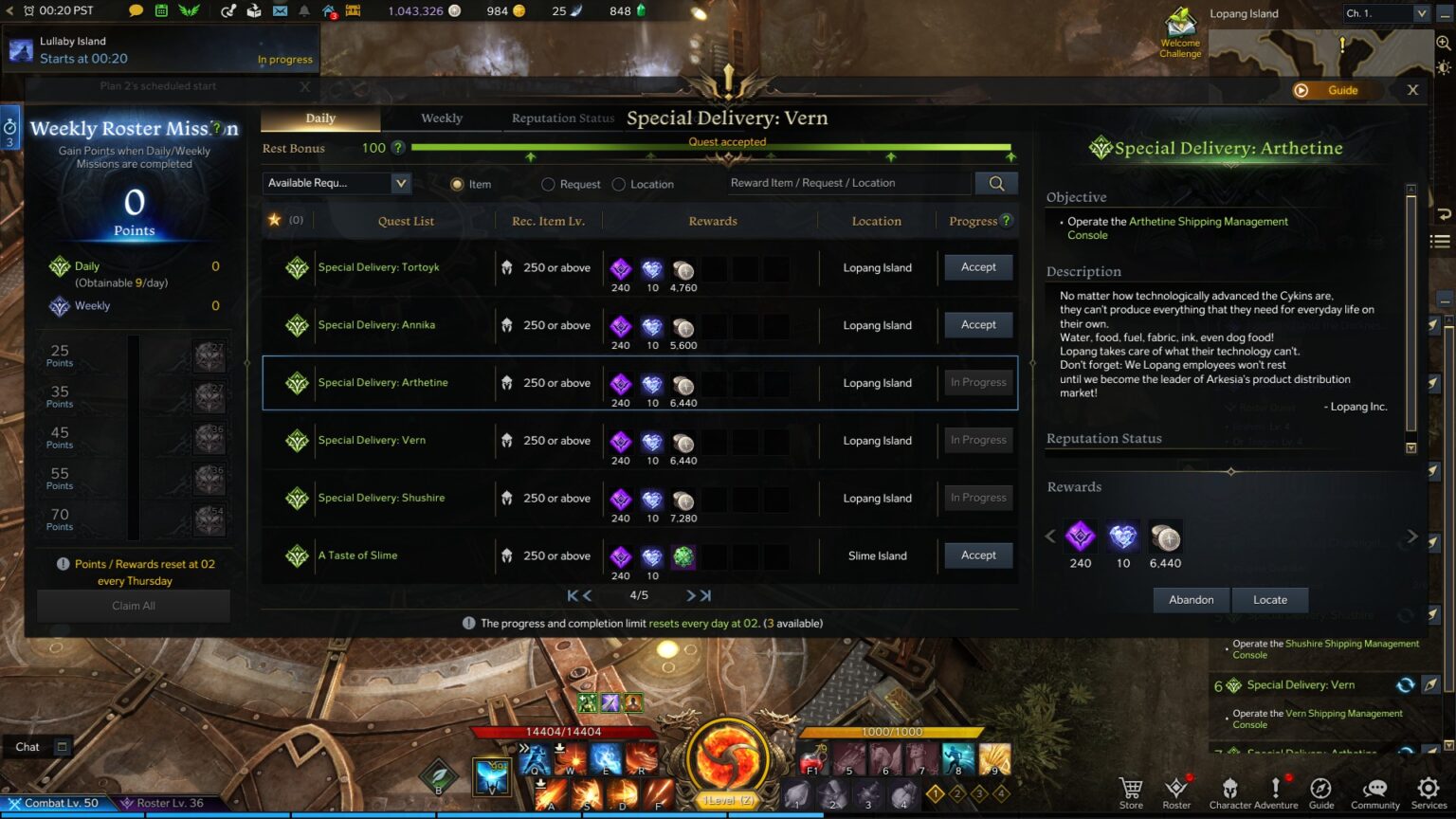Screen dimensions: 1456x819
Task: Open the Character panel icon
Action: (1229, 789)
